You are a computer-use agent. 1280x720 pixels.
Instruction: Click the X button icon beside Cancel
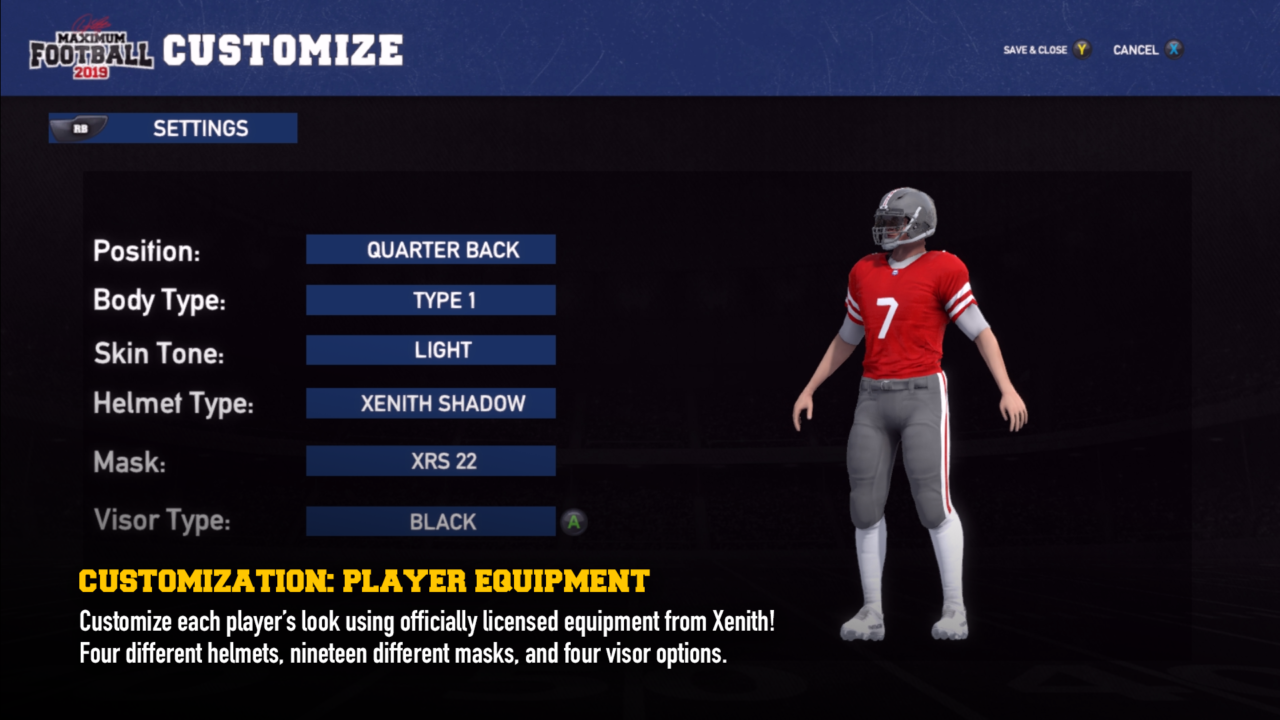point(1174,48)
